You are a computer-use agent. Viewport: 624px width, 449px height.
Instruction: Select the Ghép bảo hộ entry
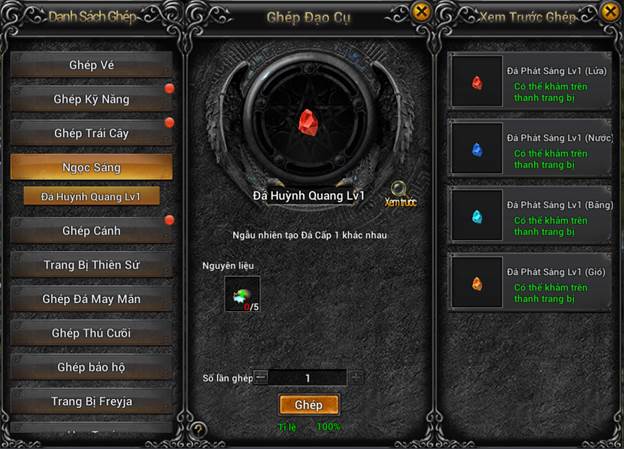tap(92, 367)
